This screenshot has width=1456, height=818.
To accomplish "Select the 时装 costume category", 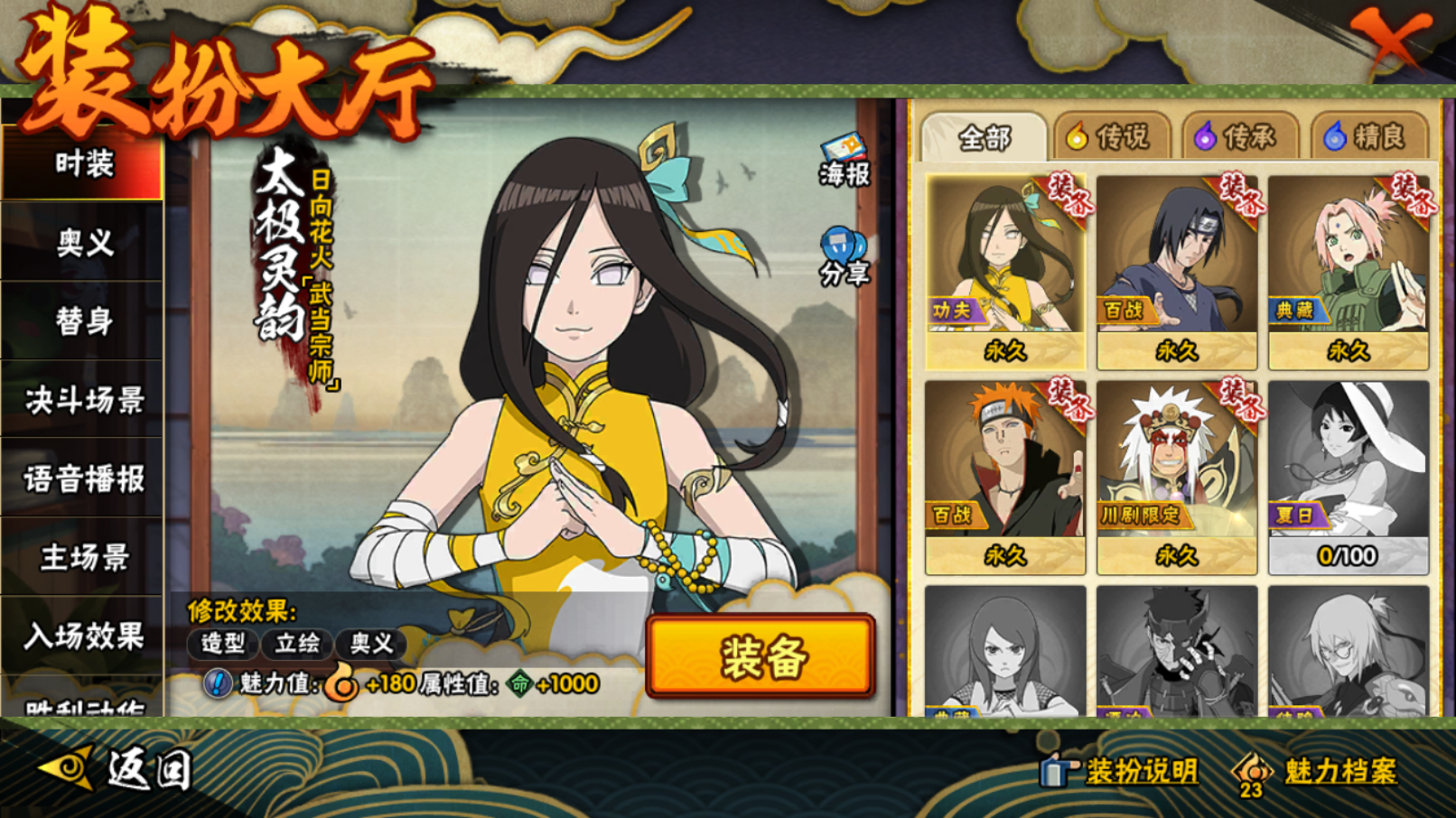I will pyautogui.click(x=83, y=164).
